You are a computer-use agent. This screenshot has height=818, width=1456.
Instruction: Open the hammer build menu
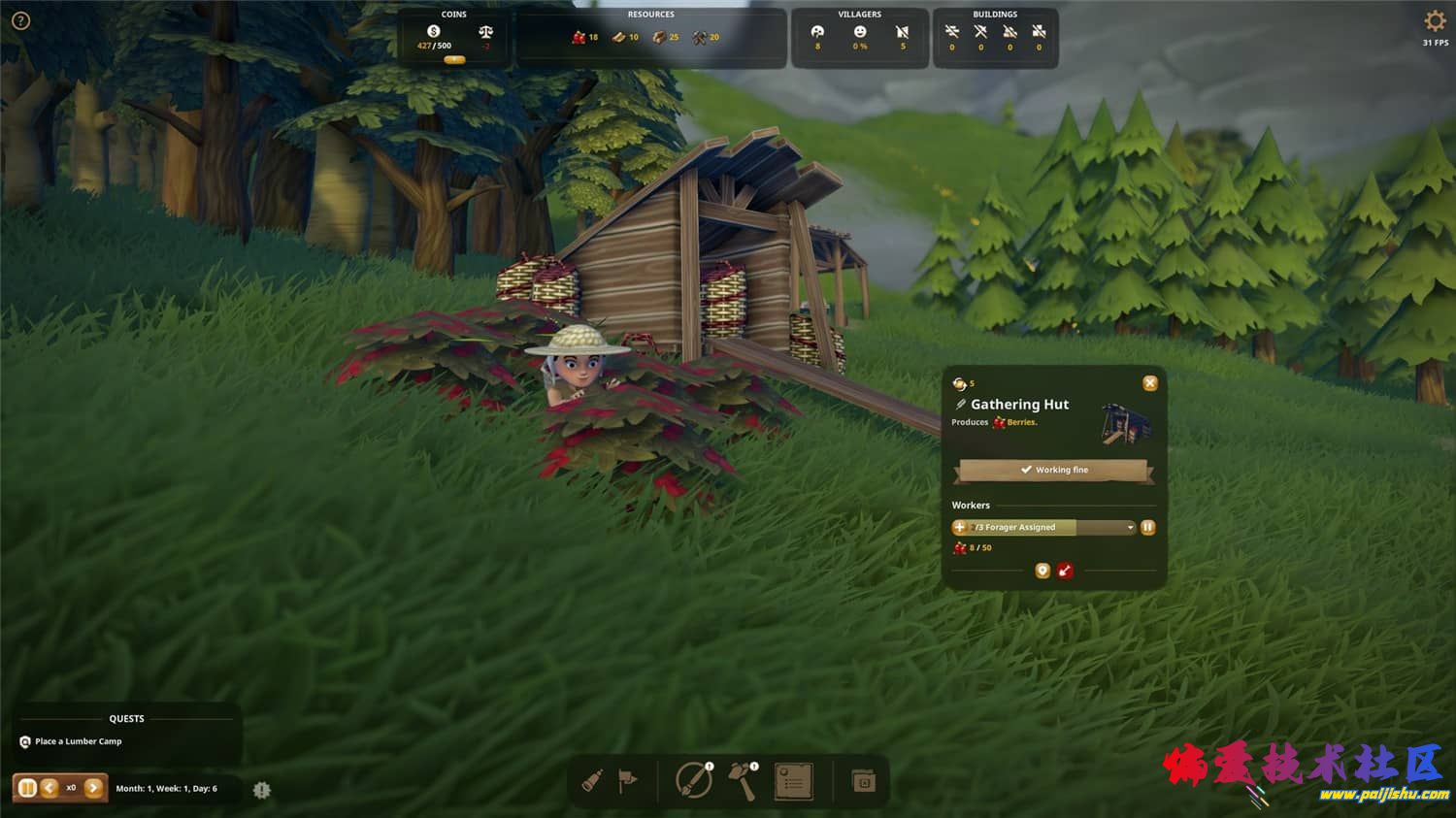pos(743,780)
